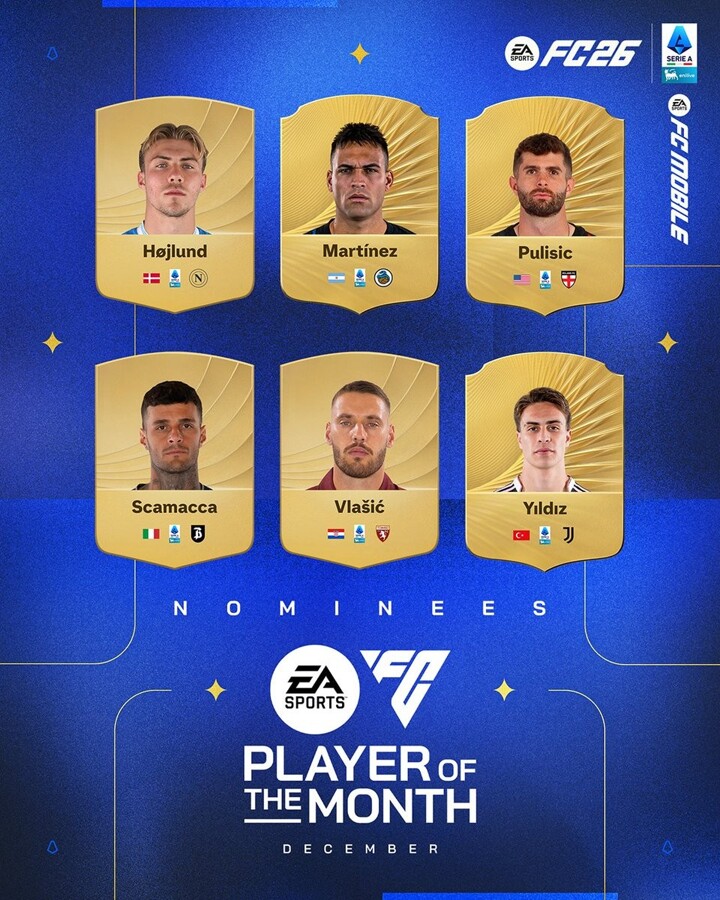Select the Højlund nominee card

point(174,205)
